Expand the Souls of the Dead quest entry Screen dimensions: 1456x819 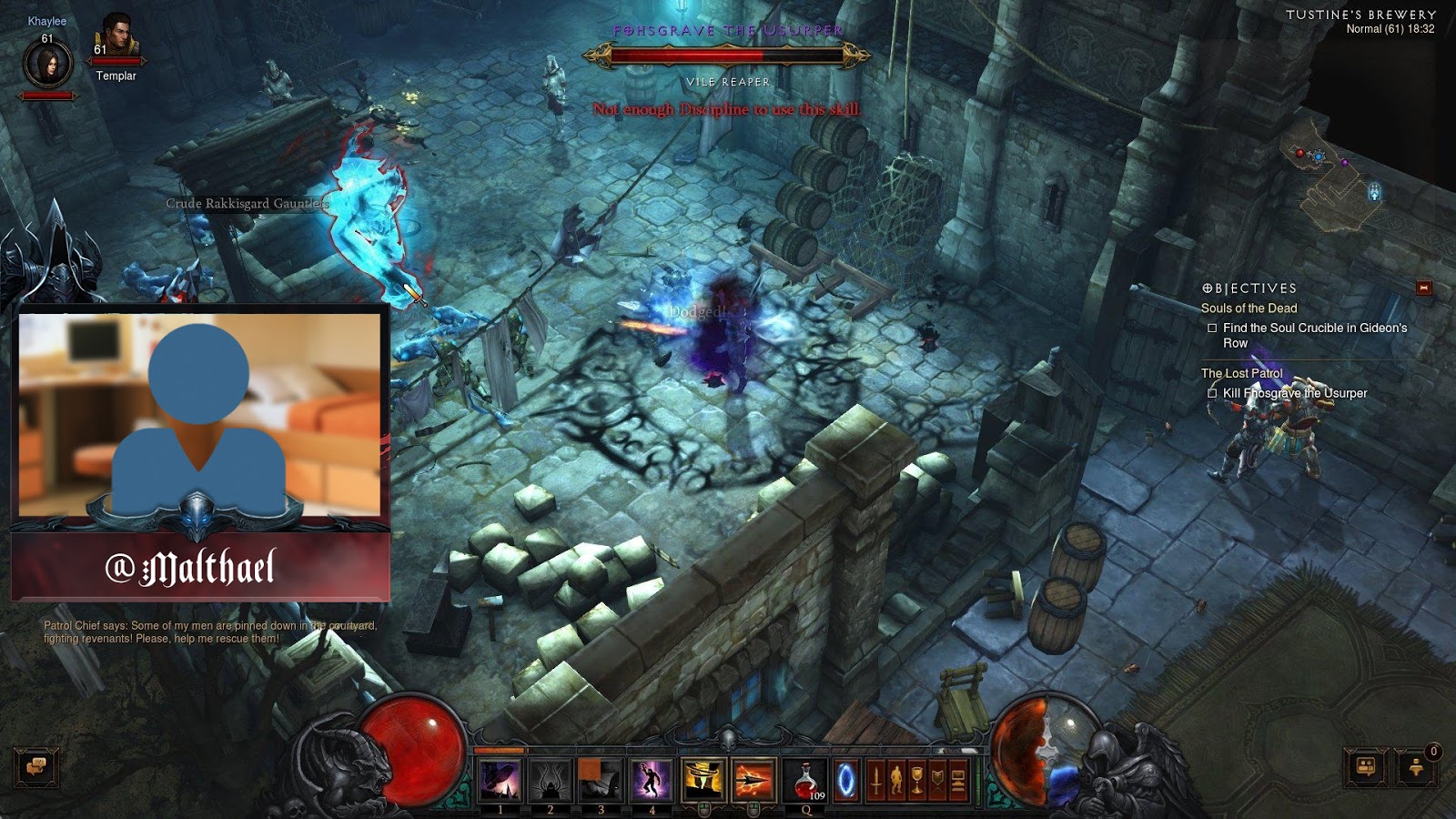tap(1249, 307)
